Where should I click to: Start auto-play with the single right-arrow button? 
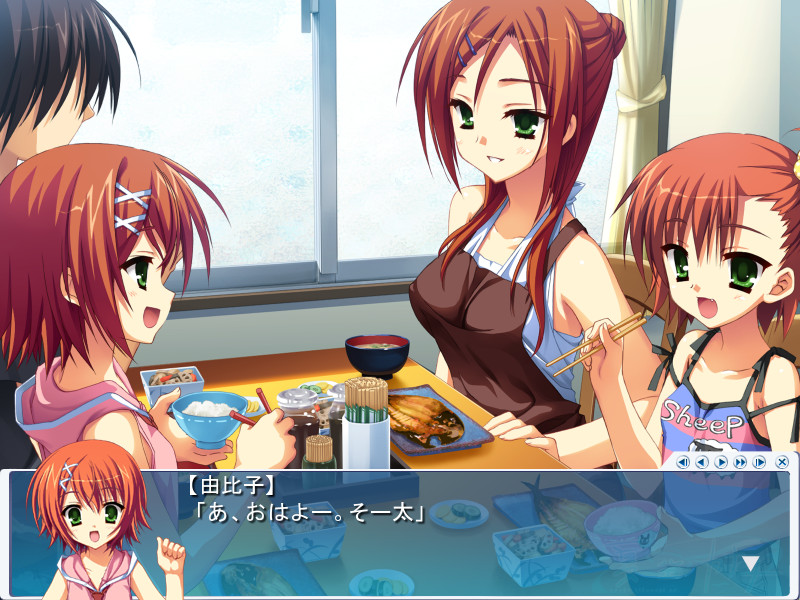(721, 462)
